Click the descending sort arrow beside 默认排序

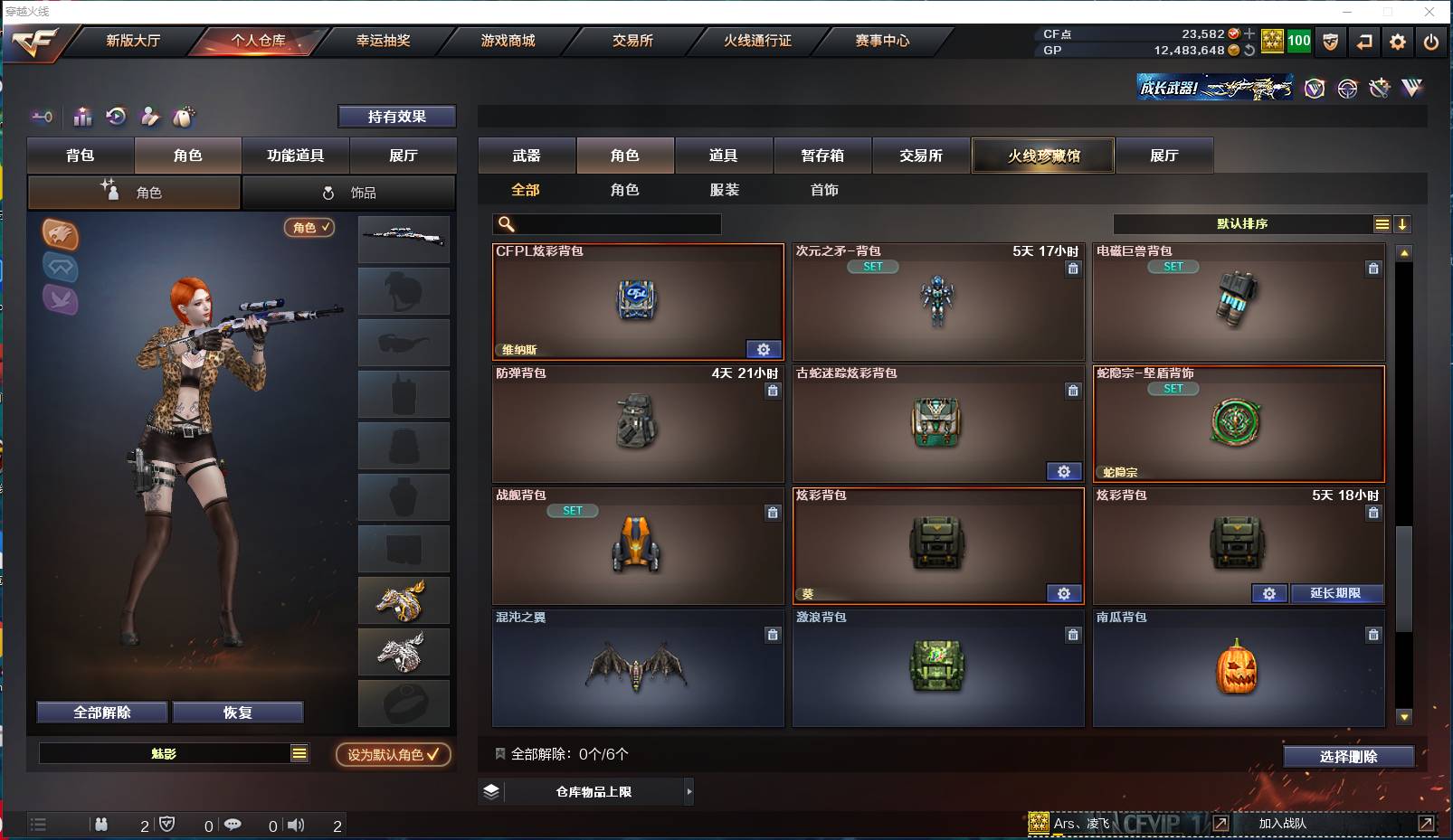1403,223
